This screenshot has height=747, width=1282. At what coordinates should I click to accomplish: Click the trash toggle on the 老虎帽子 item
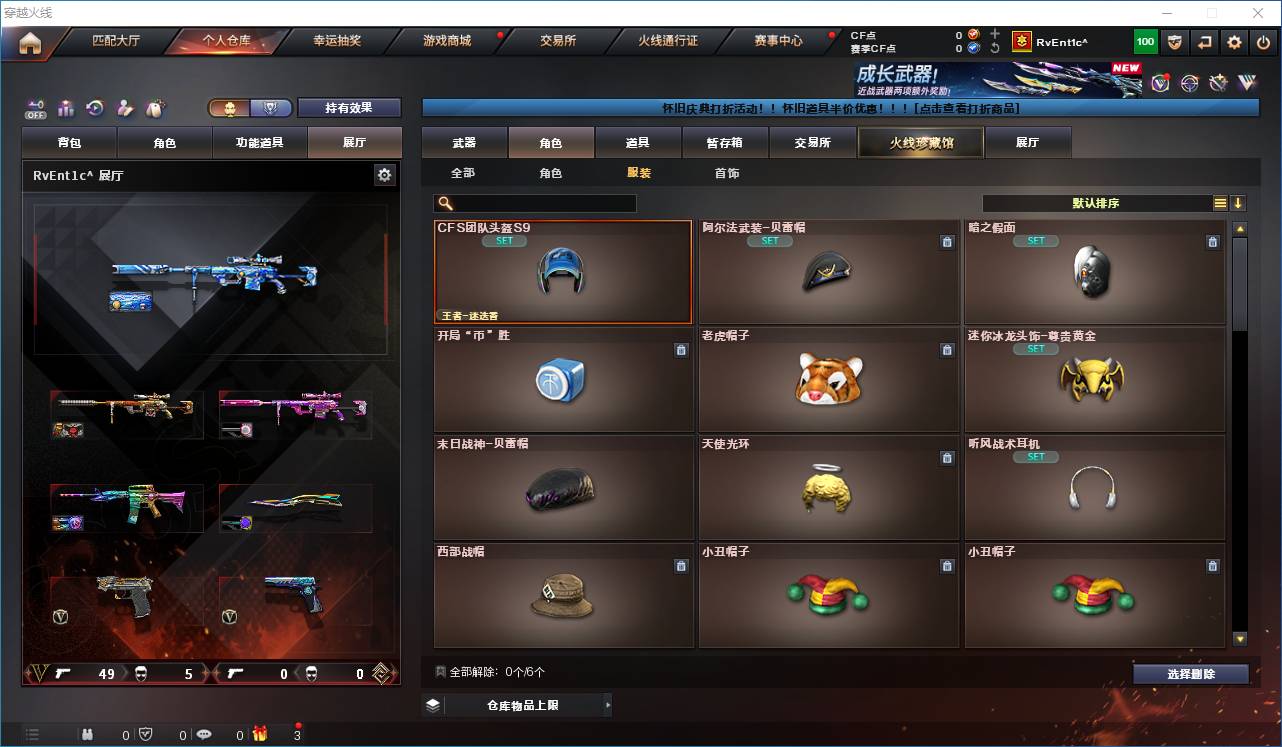pos(946,351)
